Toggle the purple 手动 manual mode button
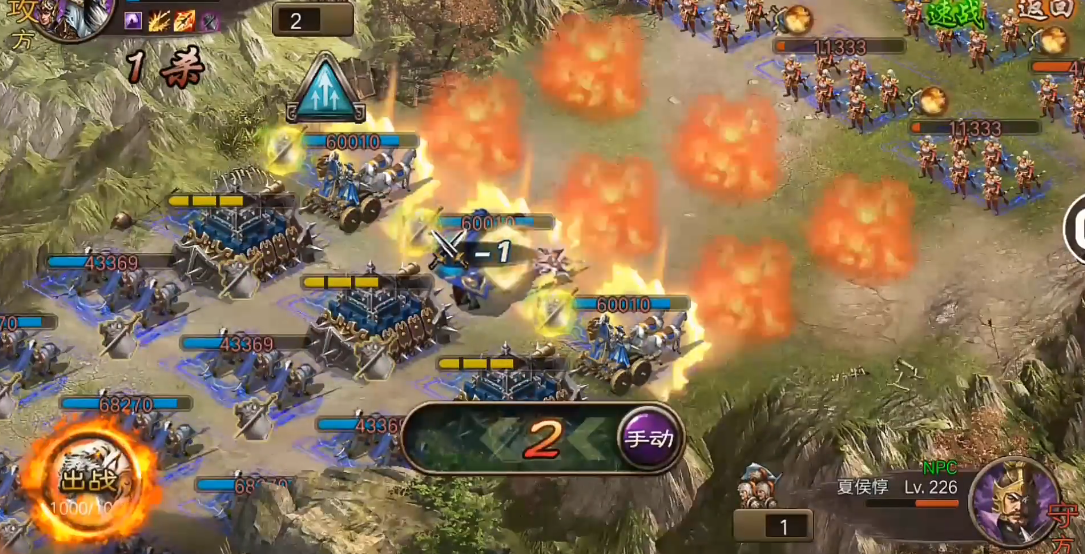Image resolution: width=1085 pixels, height=554 pixels. [649, 436]
